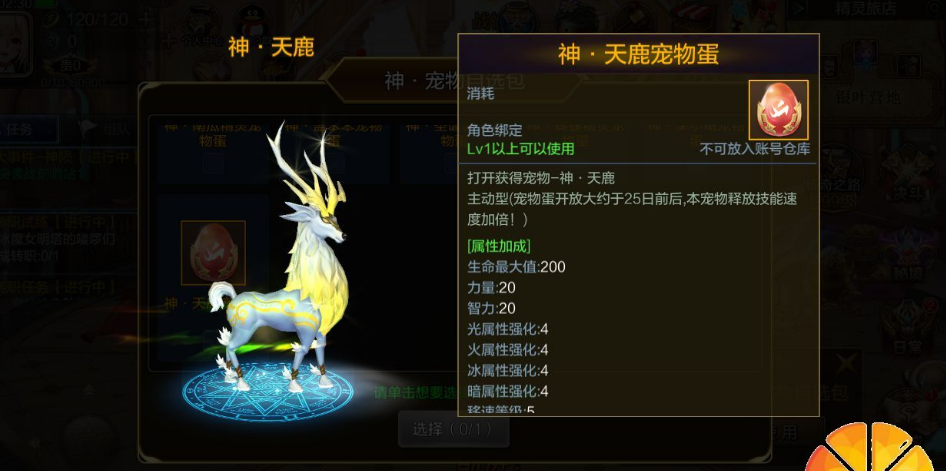Select the 神·天鹿 pet egg slot

212,253
